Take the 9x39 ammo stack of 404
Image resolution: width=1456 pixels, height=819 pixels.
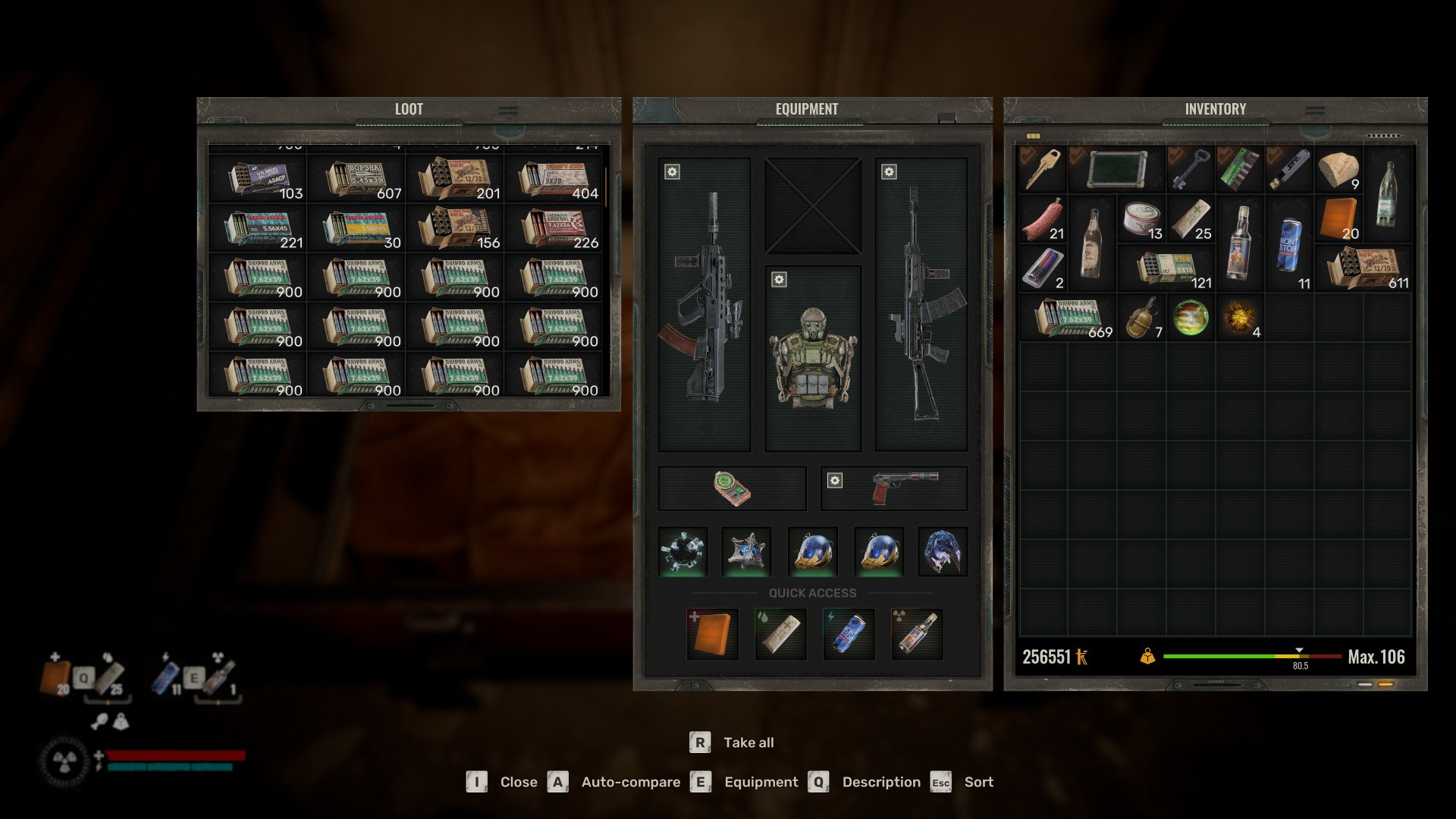tap(554, 180)
